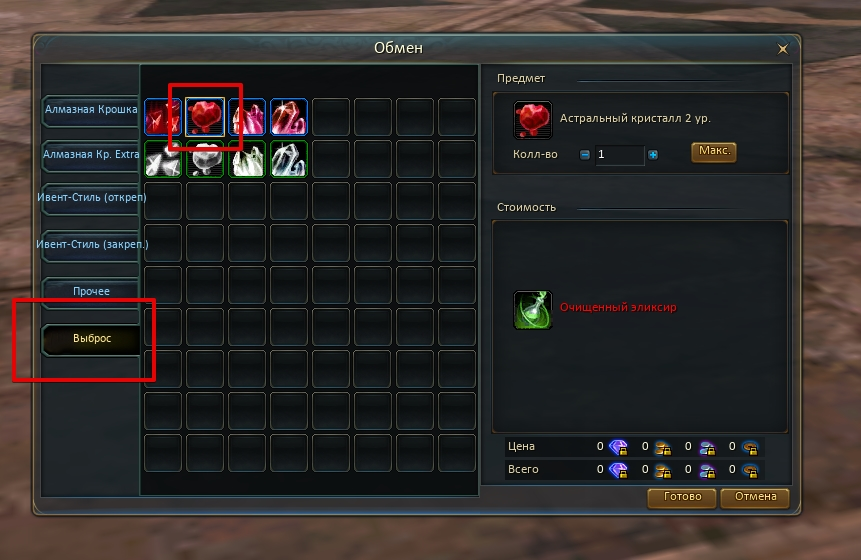This screenshot has height=560, width=861.
Task: Select the pink crystal cluster with blue corner
Action: (247, 117)
